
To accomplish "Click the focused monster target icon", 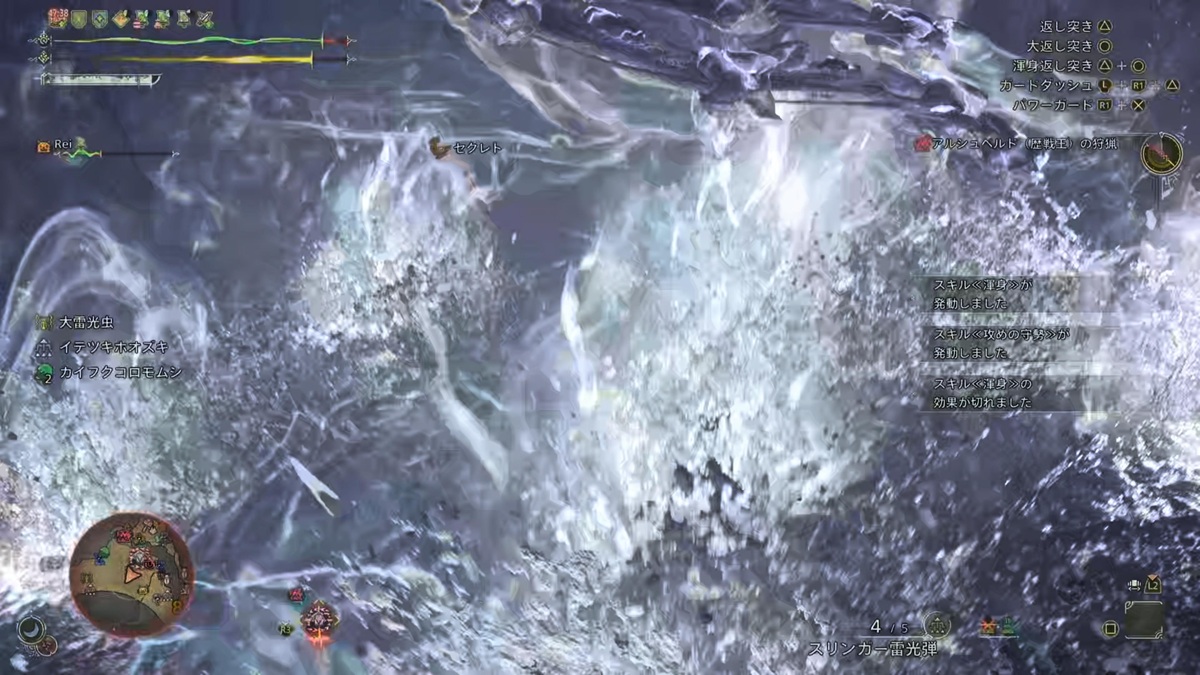I will (319, 618).
